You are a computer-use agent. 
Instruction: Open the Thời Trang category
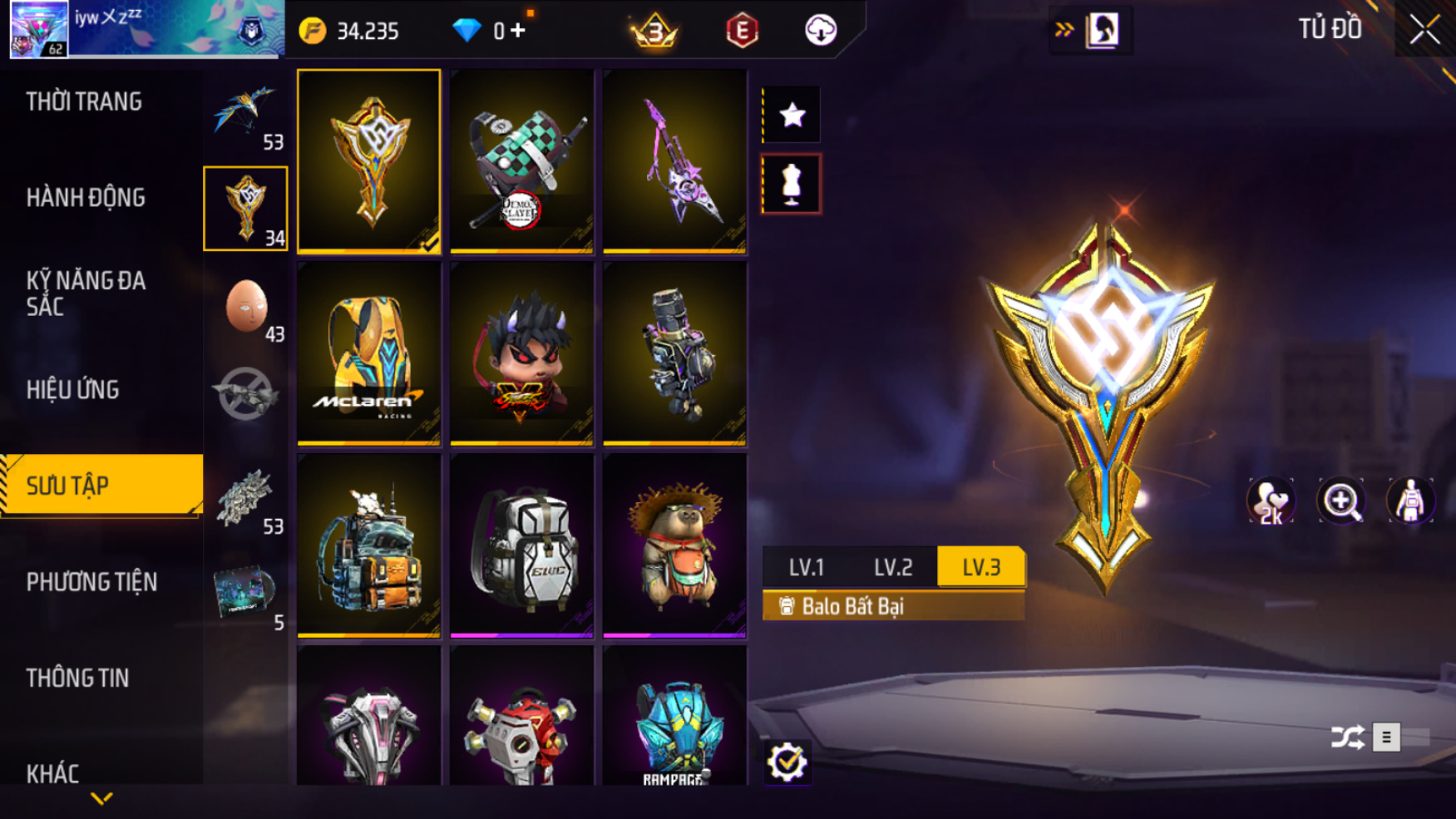(84, 102)
